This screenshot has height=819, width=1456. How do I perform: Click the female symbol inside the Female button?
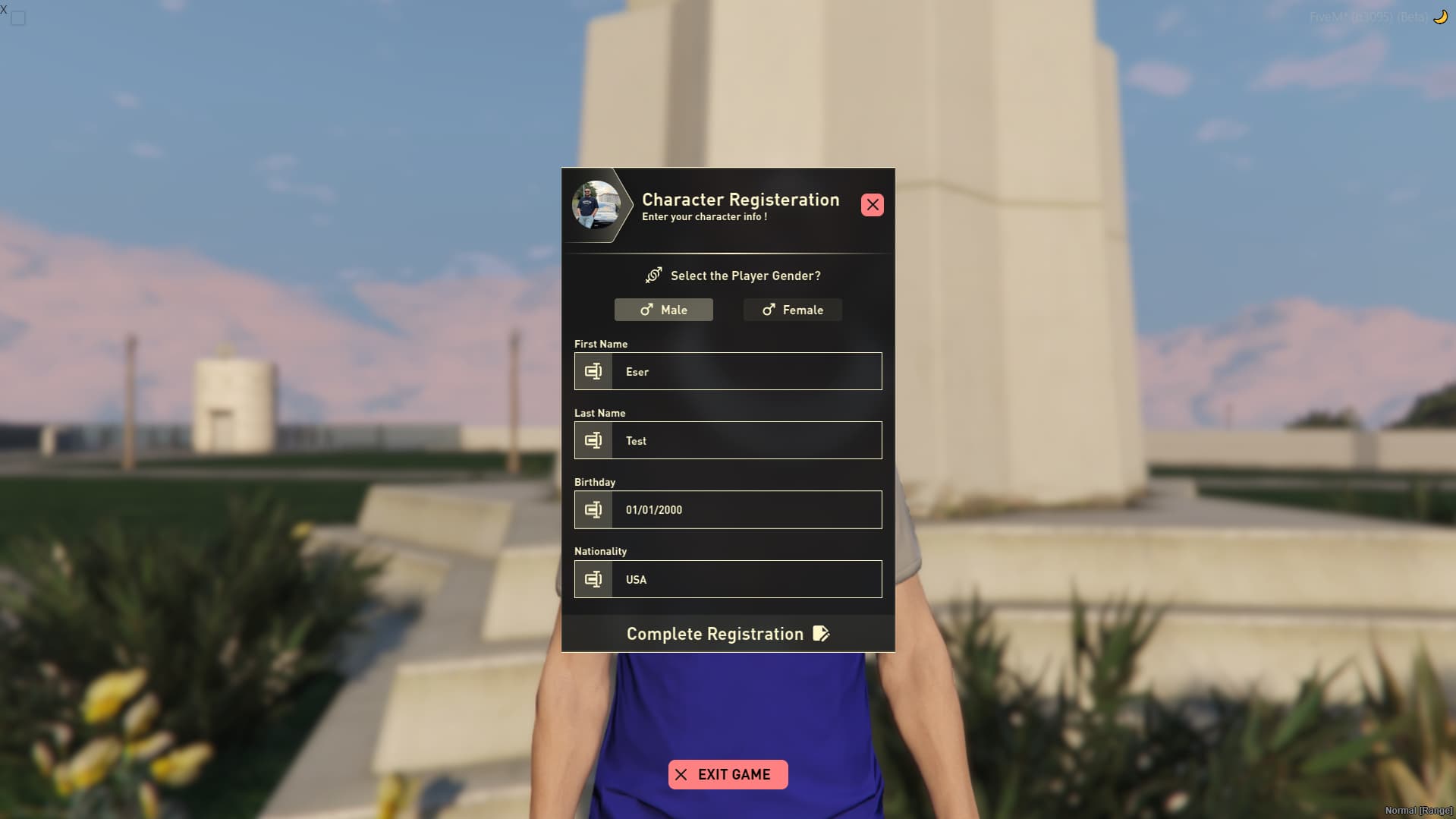tap(769, 310)
